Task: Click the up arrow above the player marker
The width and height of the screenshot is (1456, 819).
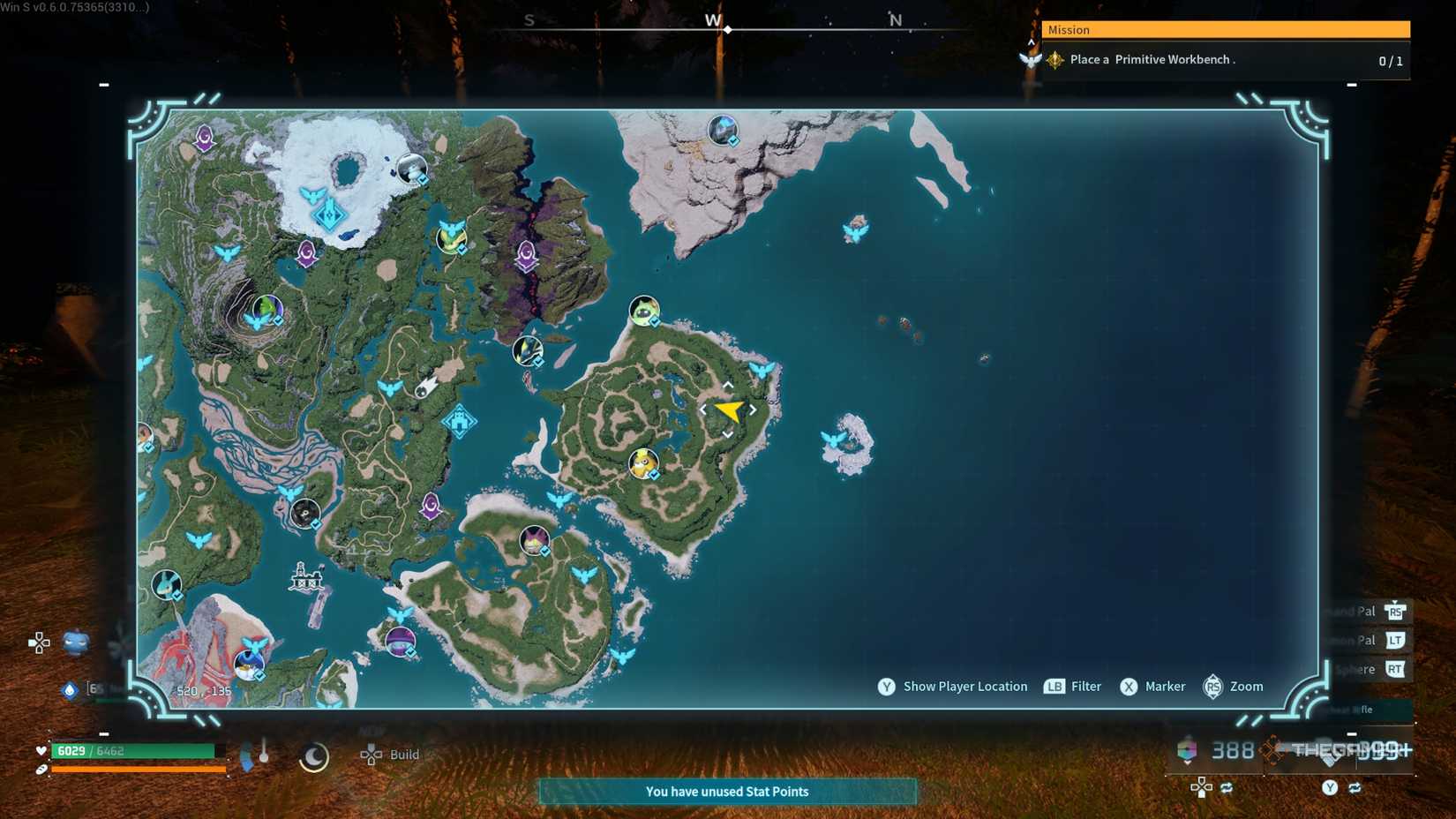Action: coord(726,385)
